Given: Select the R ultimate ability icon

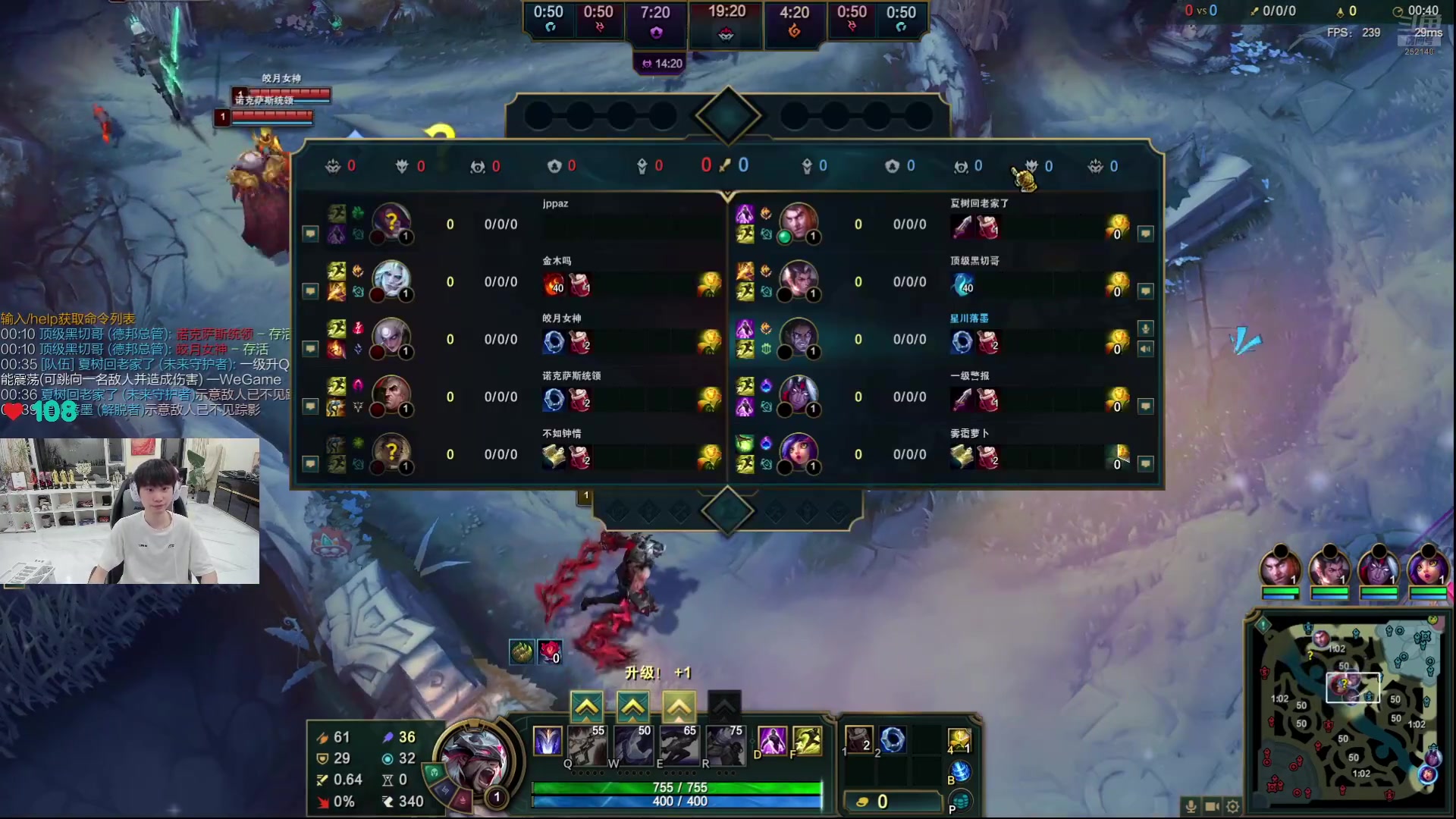Looking at the screenshot, I should 724,743.
